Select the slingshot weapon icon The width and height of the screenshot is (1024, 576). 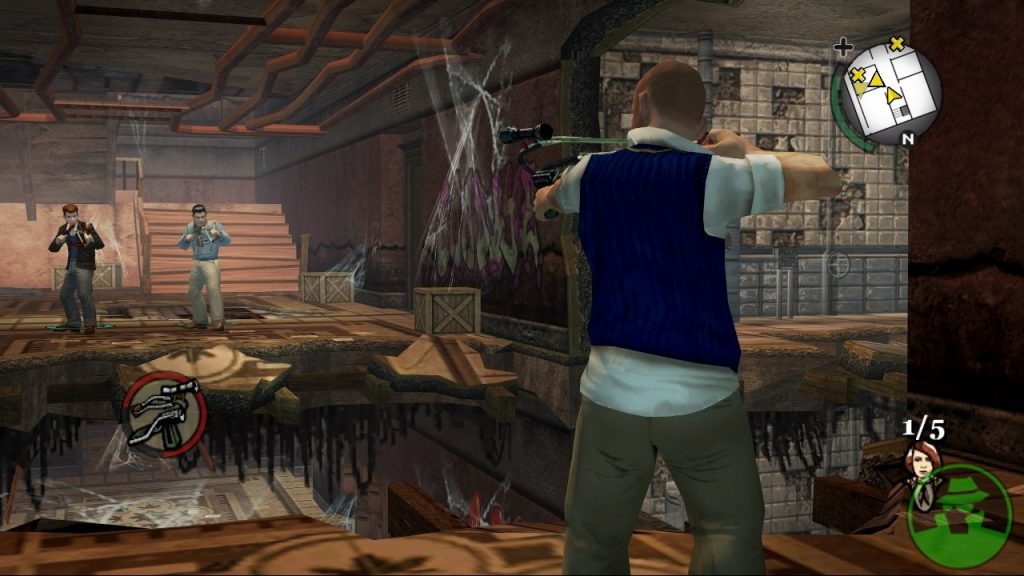(165, 413)
